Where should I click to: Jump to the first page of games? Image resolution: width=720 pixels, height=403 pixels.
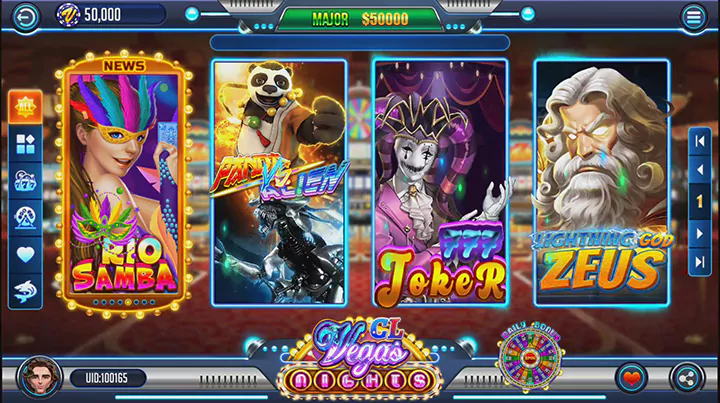tap(700, 141)
